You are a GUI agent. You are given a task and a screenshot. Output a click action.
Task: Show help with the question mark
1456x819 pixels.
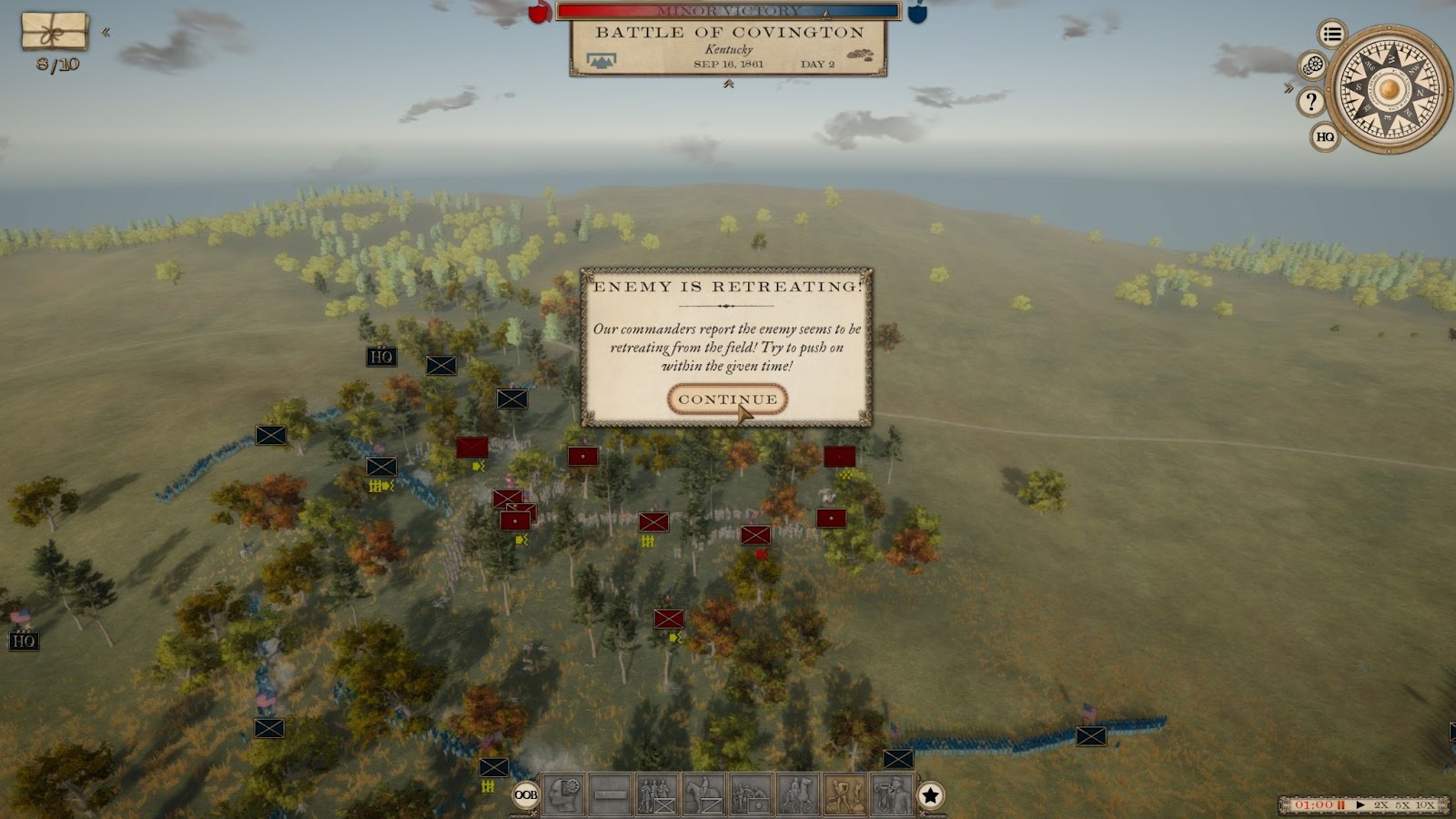[x=1310, y=101]
